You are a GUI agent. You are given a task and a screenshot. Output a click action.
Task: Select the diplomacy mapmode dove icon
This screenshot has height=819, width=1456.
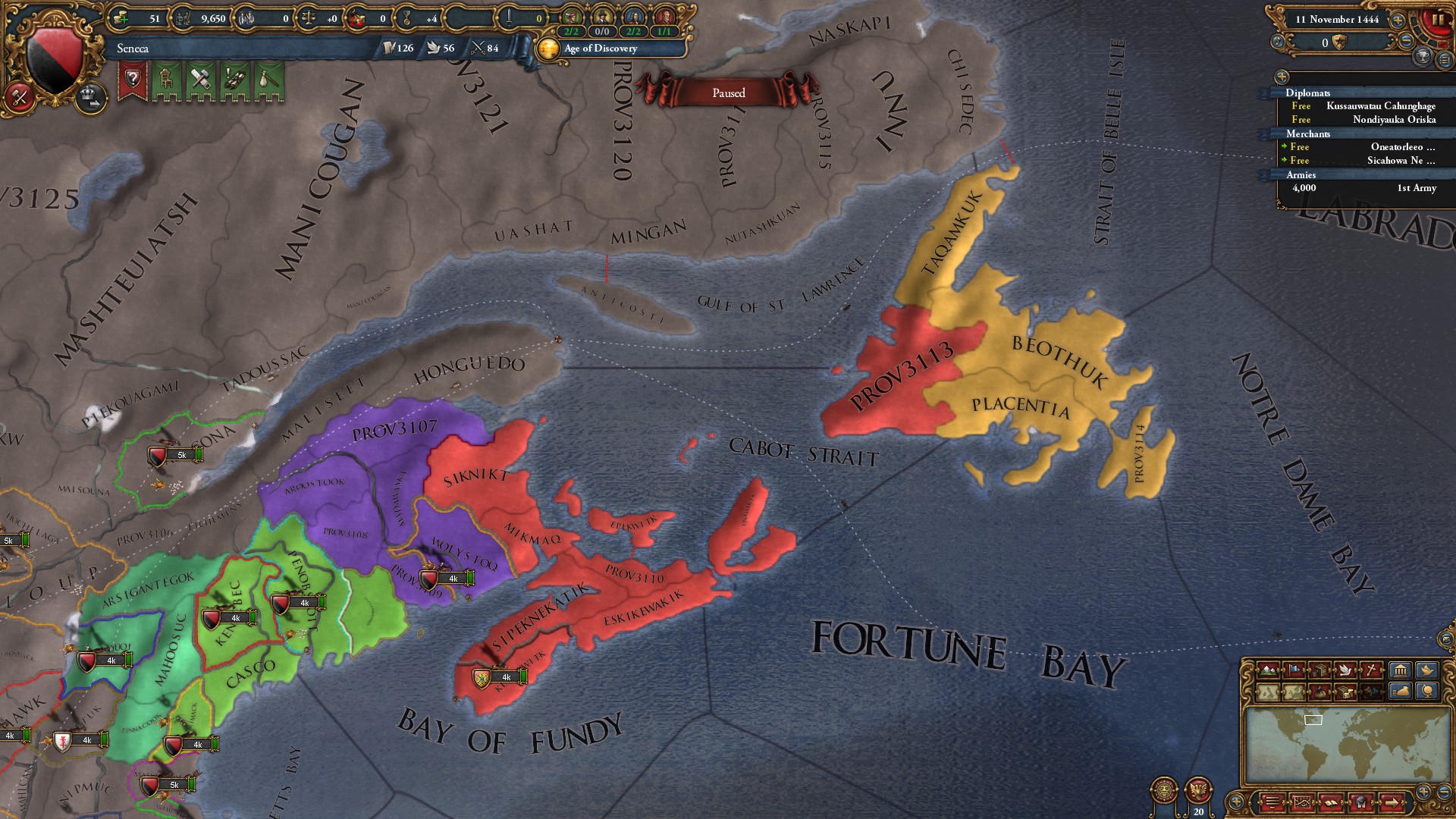coord(1345,670)
